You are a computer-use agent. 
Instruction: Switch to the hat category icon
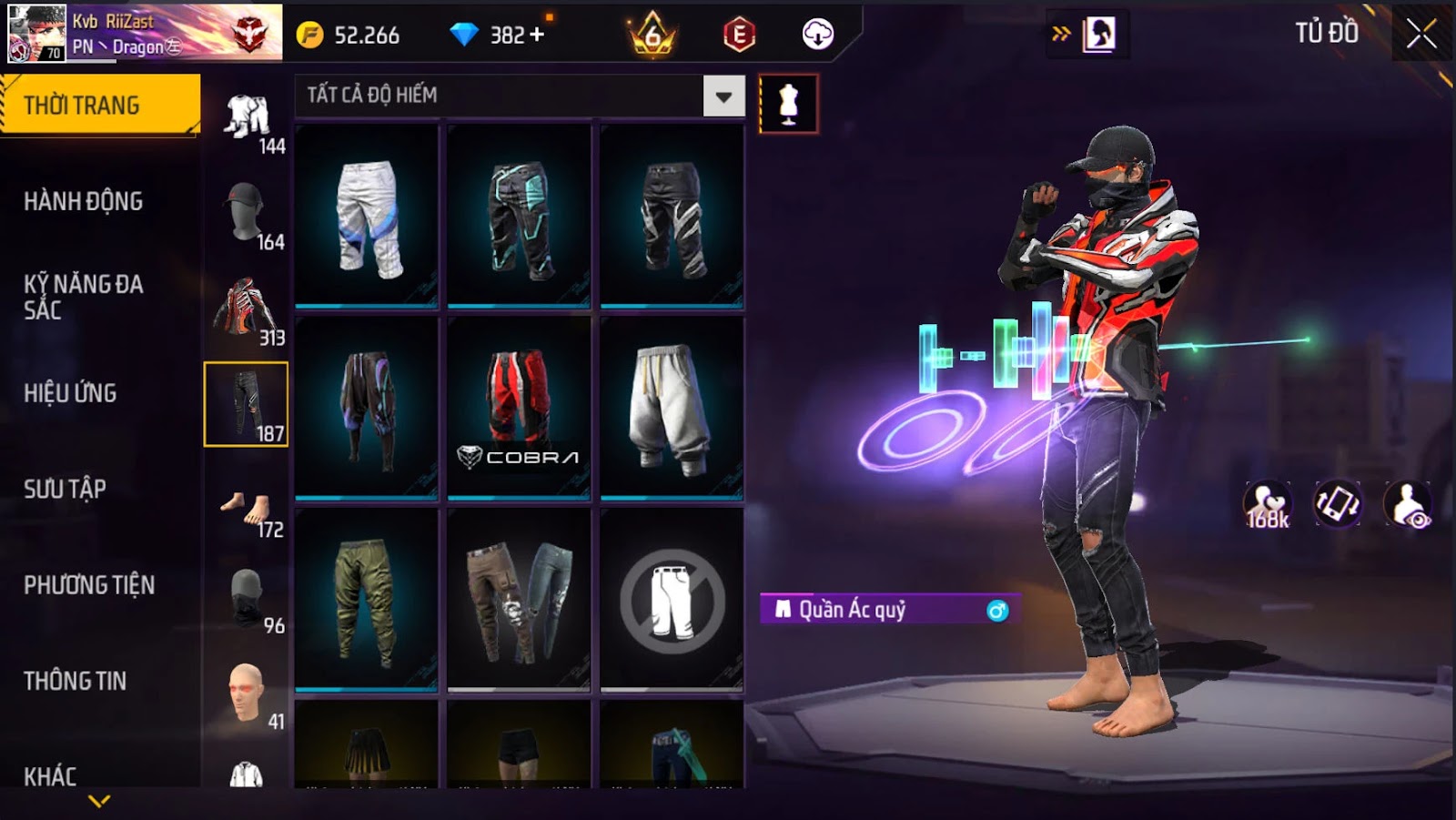tap(246, 215)
